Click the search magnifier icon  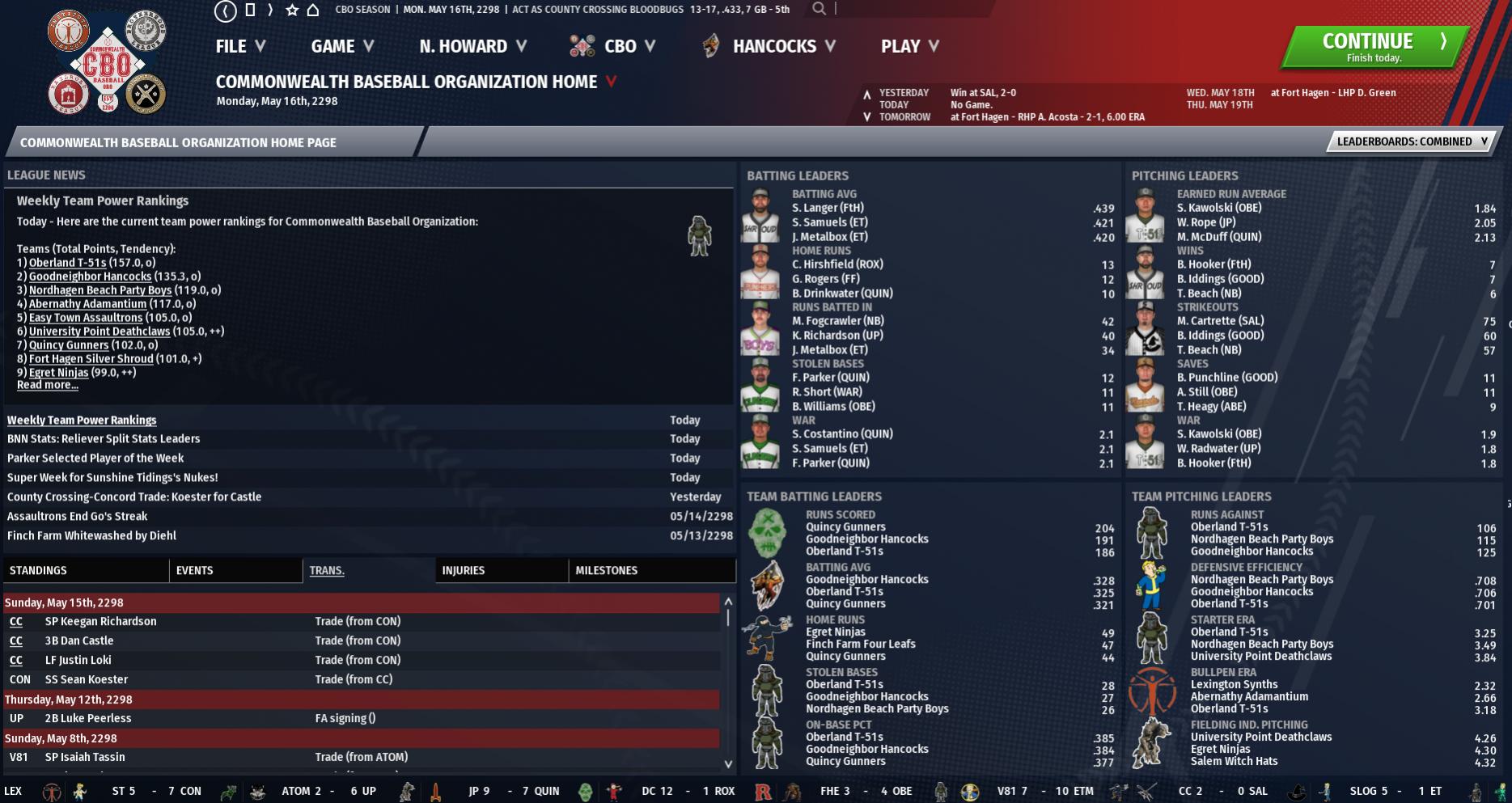[x=820, y=9]
